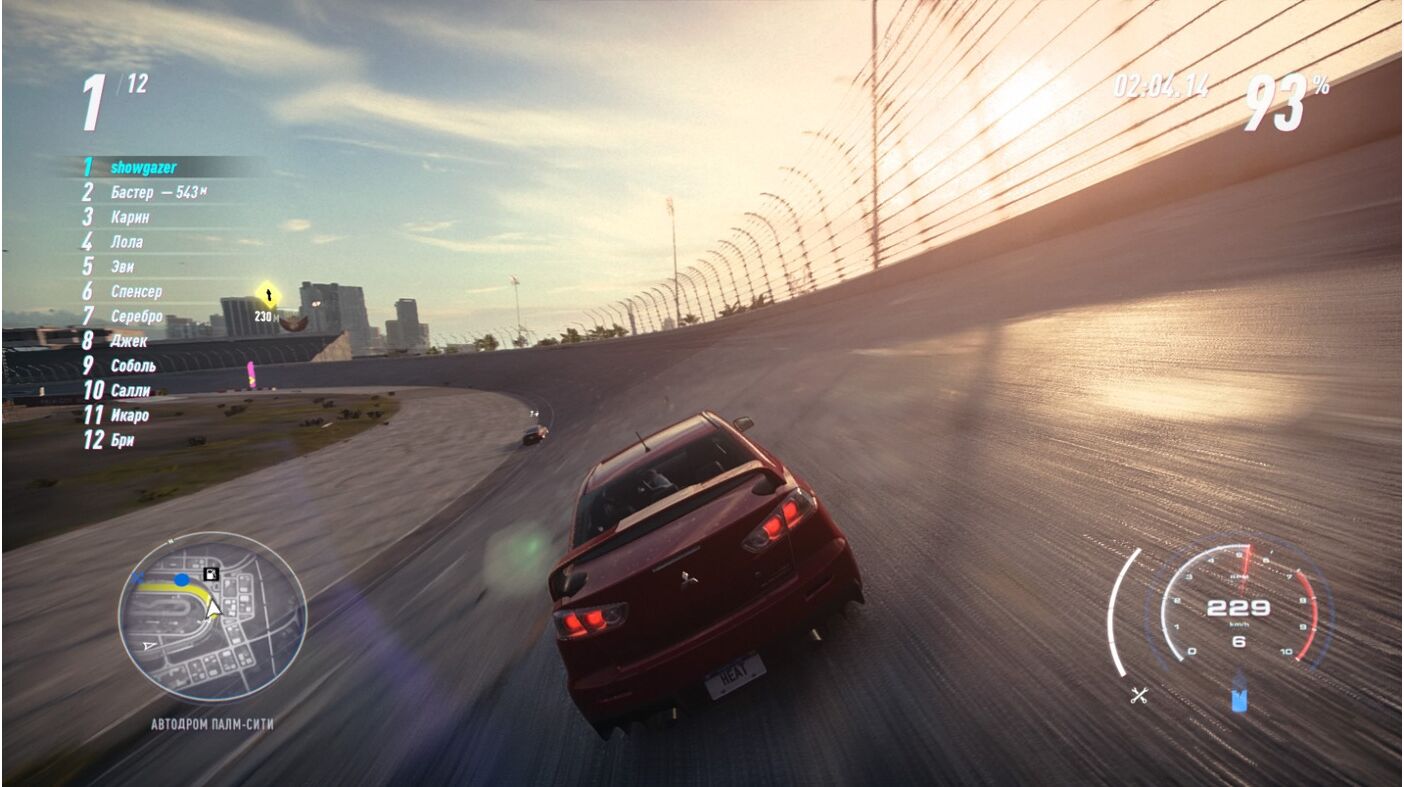Select the Серебро leaderboard entry

[136, 316]
